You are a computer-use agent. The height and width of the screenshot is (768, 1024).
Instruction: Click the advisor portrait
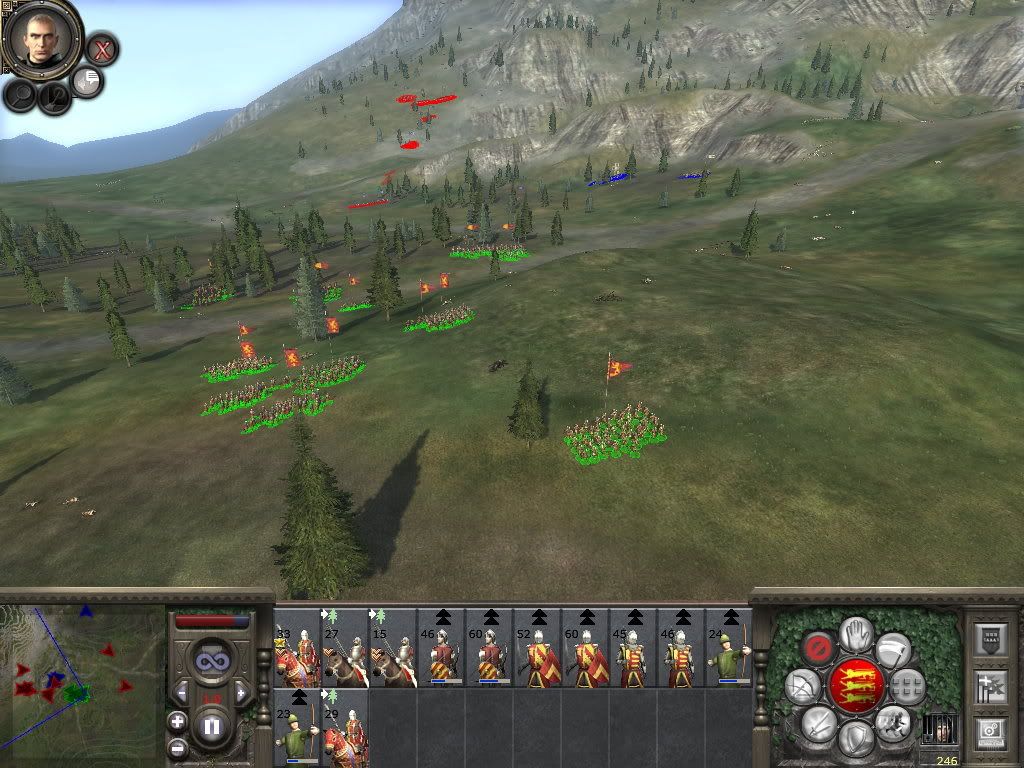click(x=42, y=39)
